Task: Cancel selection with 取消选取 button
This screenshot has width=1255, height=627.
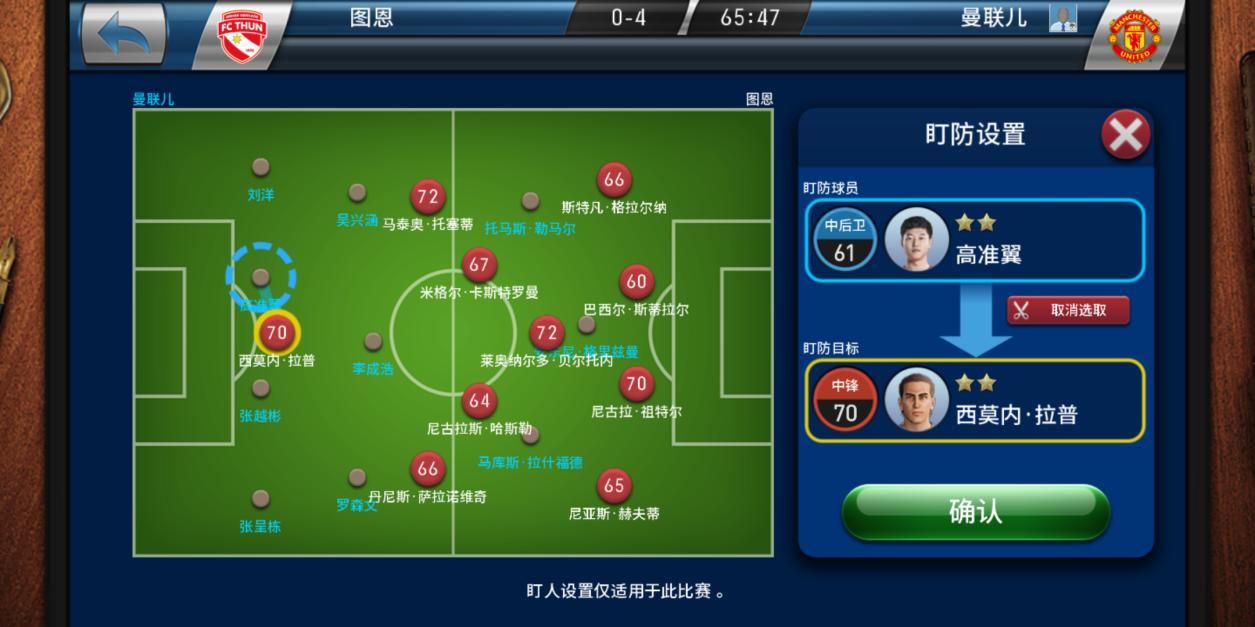Action: coord(1068,310)
